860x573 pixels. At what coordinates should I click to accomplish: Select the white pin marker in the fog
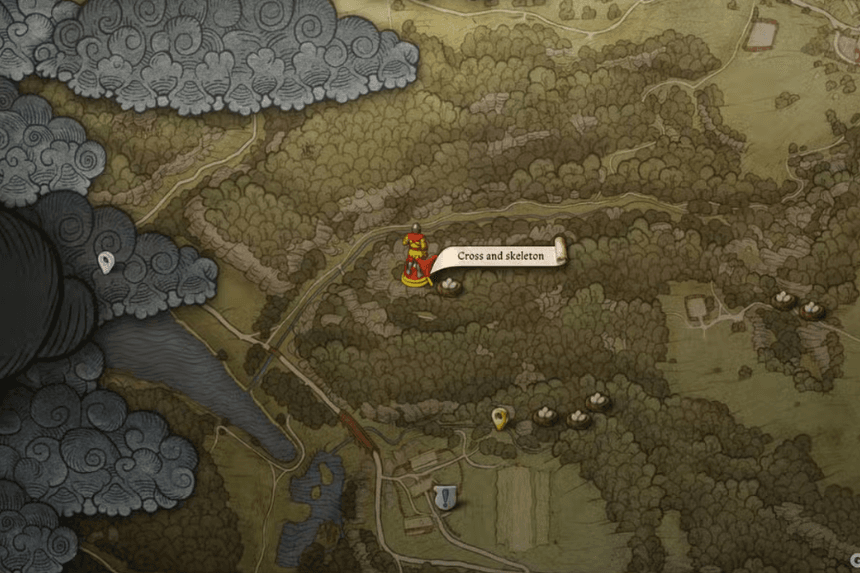(x=106, y=263)
